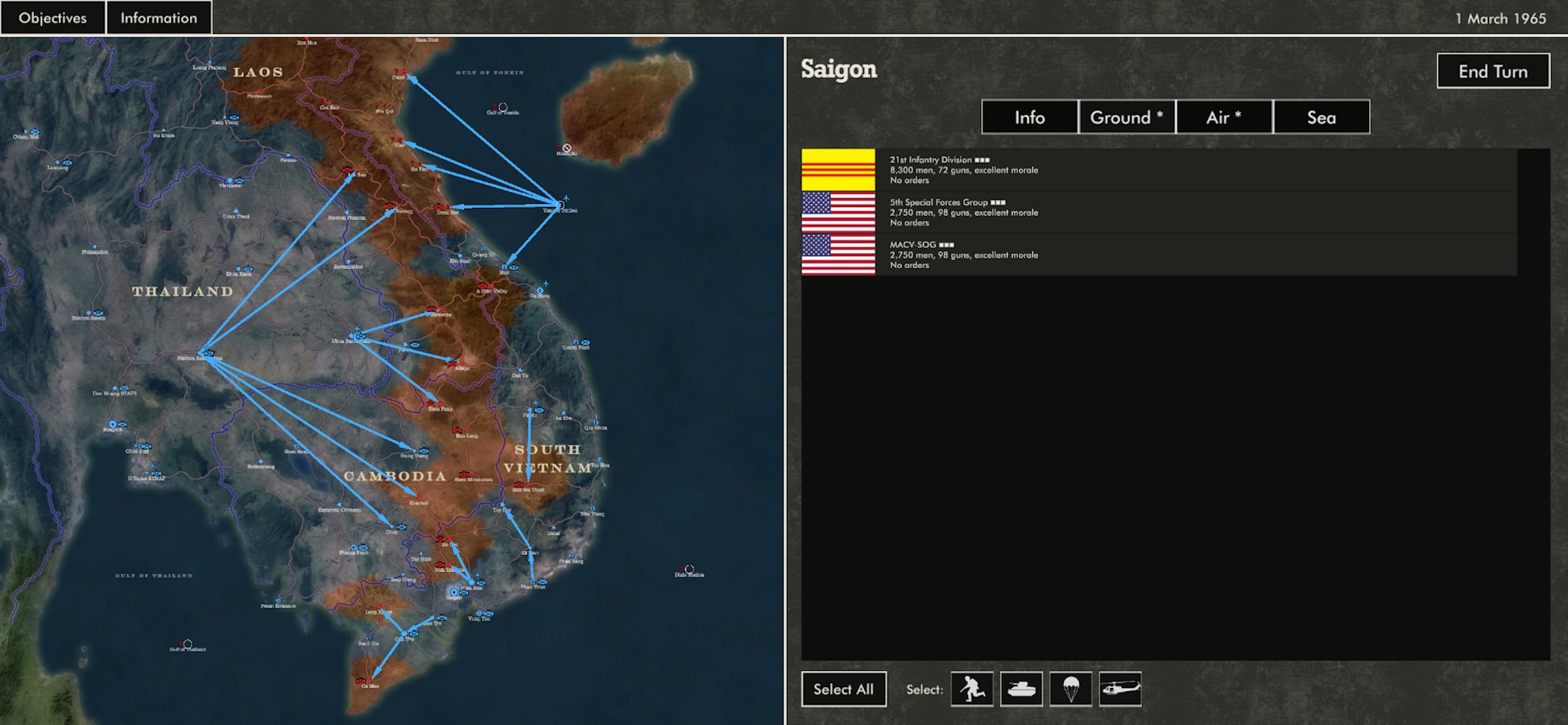Select the helicopter filter icon

pos(1120,690)
